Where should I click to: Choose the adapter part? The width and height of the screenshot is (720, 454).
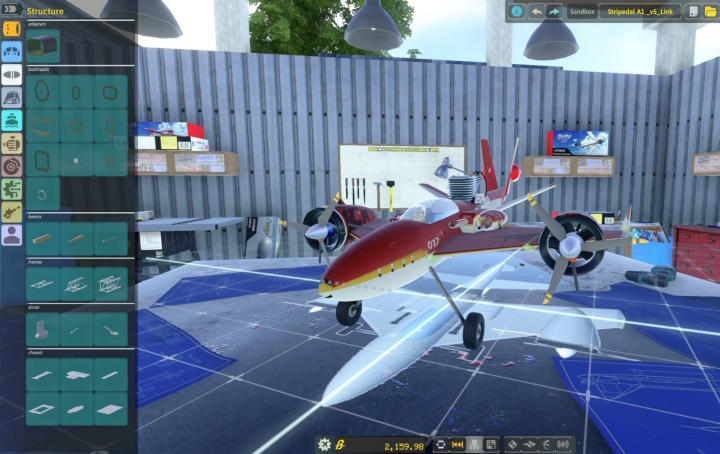pos(43,45)
